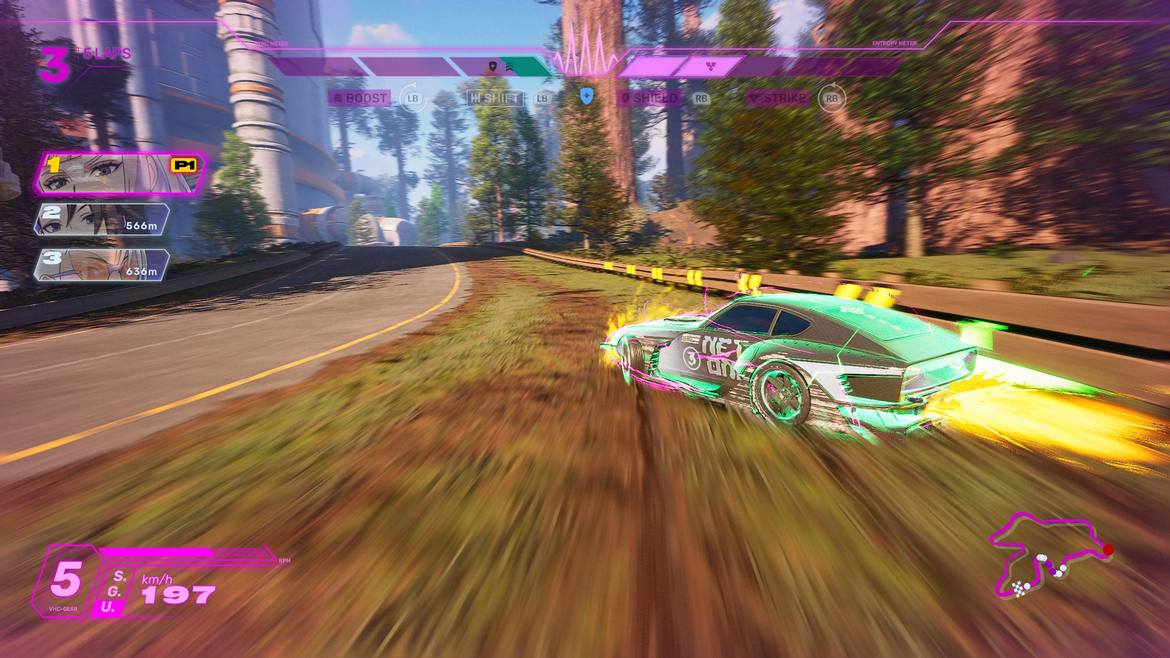The height and width of the screenshot is (658, 1170).
Task: Trigger the SHIFT ability label
Action: click(x=496, y=98)
